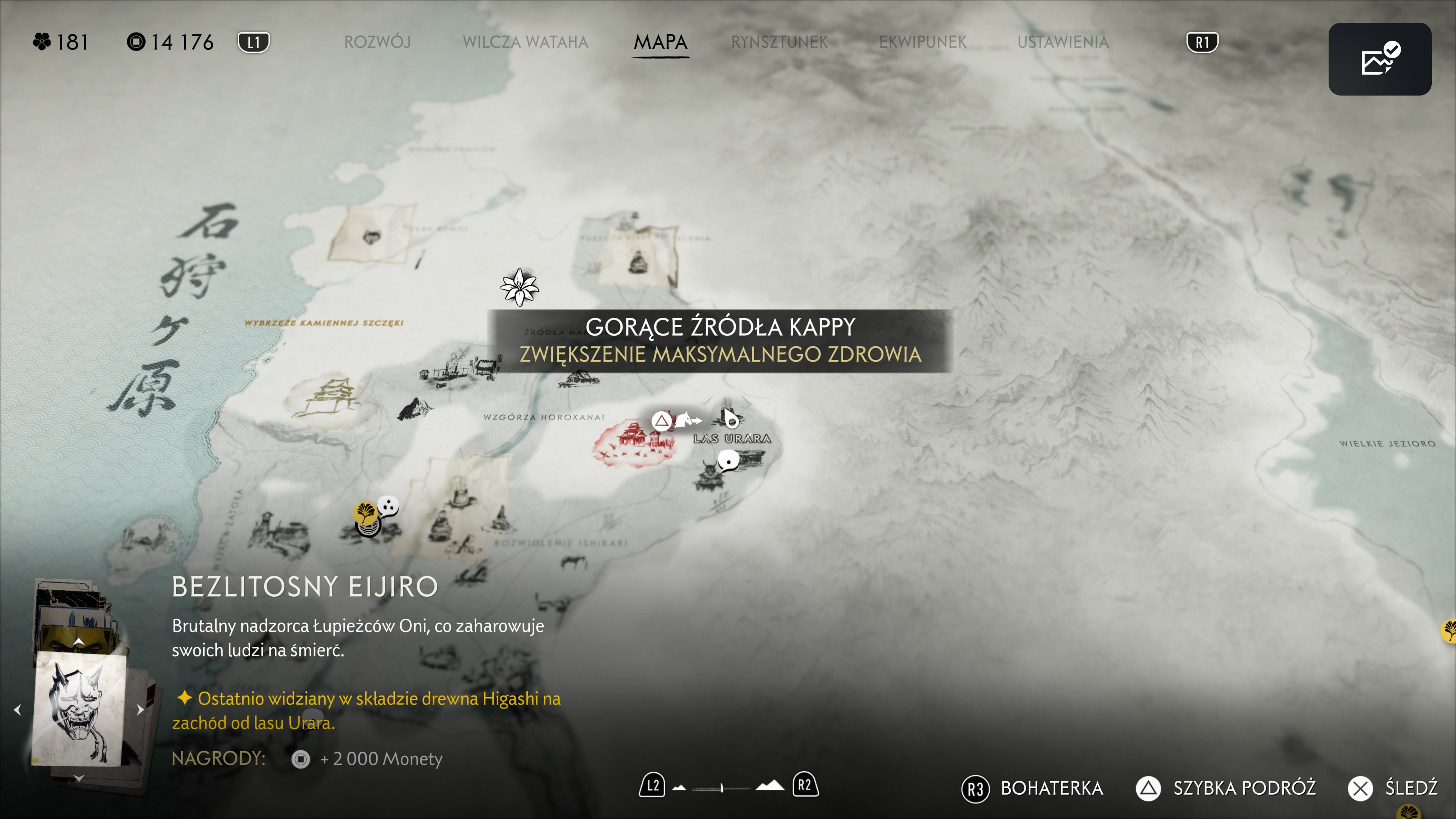Image resolution: width=1456 pixels, height=819 pixels.
Task: Choose the golden ginkgo leaf map marker
Action: [x=366, y=512]
